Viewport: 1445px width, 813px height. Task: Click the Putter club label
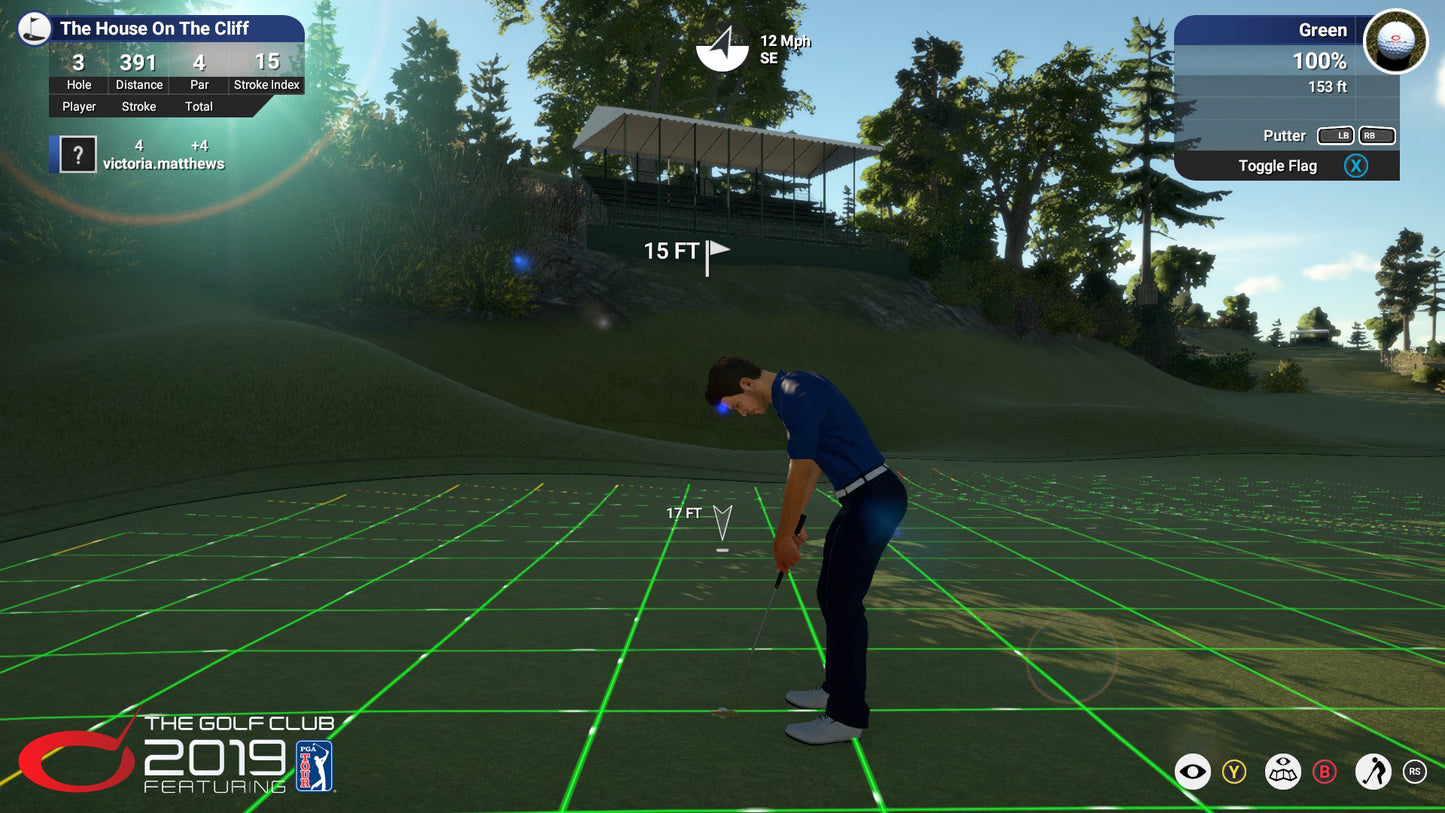click(1286, 135)
